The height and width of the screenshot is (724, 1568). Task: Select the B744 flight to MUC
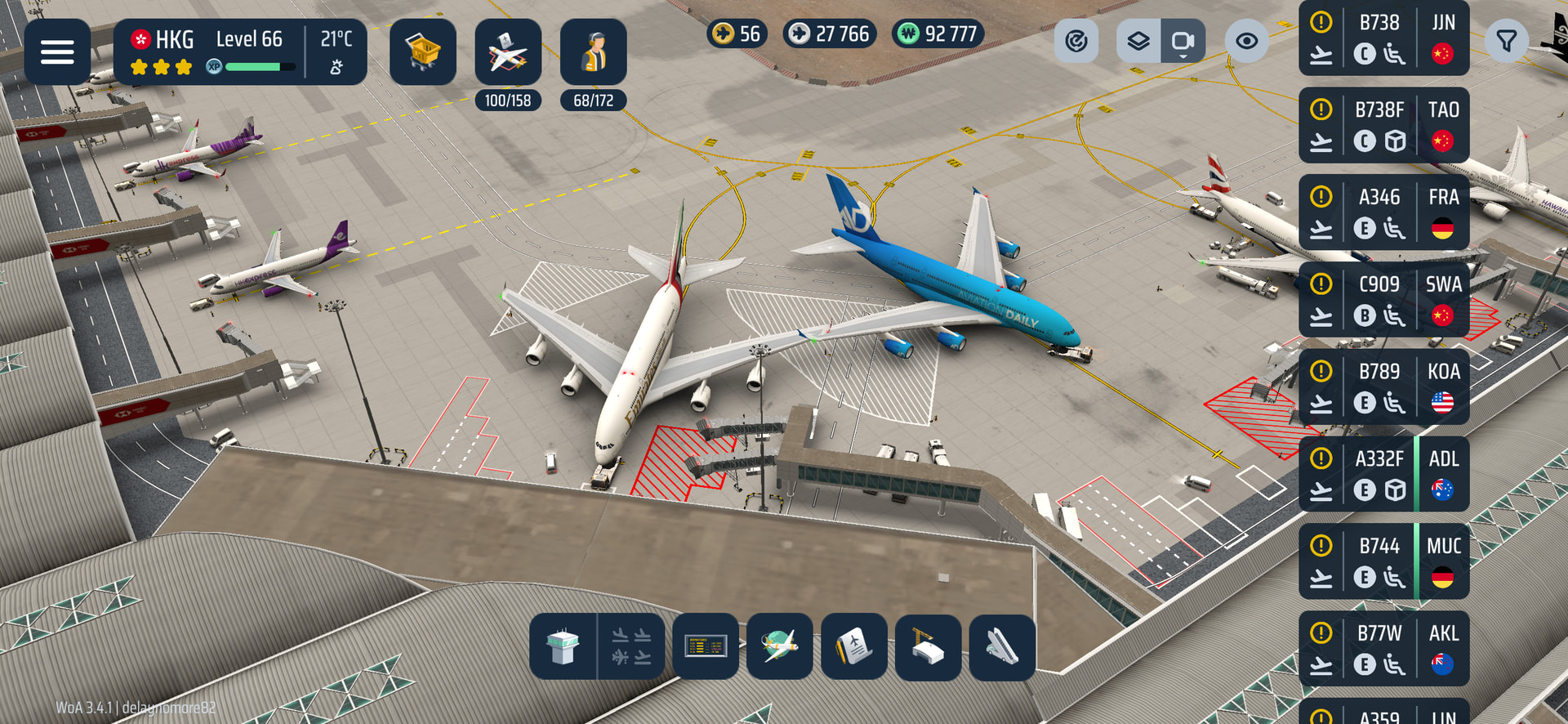1383,561
